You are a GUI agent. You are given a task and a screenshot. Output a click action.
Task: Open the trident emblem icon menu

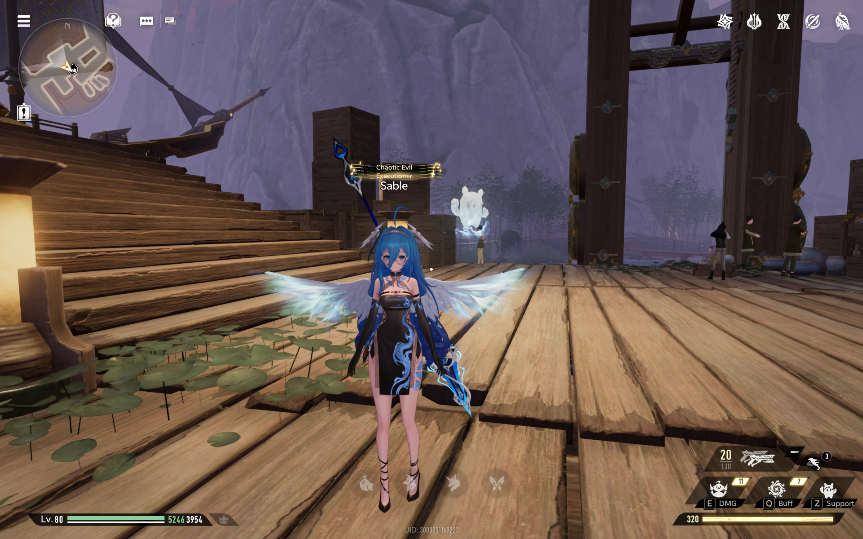[x=755, y=21]
